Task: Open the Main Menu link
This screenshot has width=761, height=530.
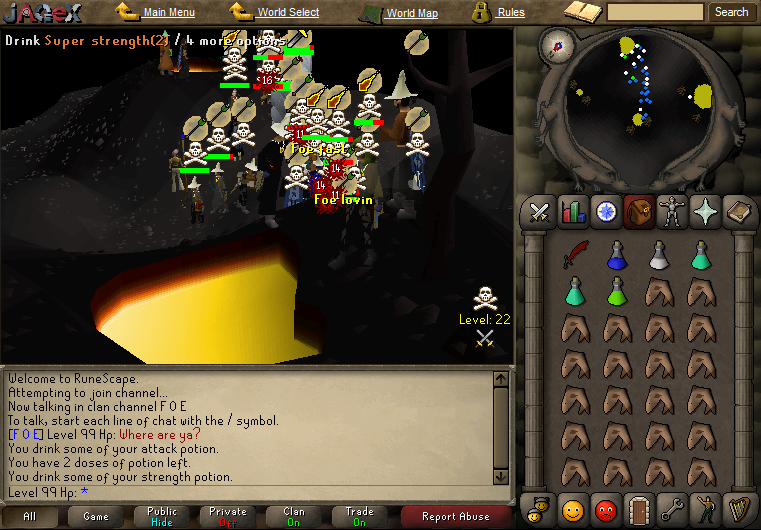Action: 167,13
